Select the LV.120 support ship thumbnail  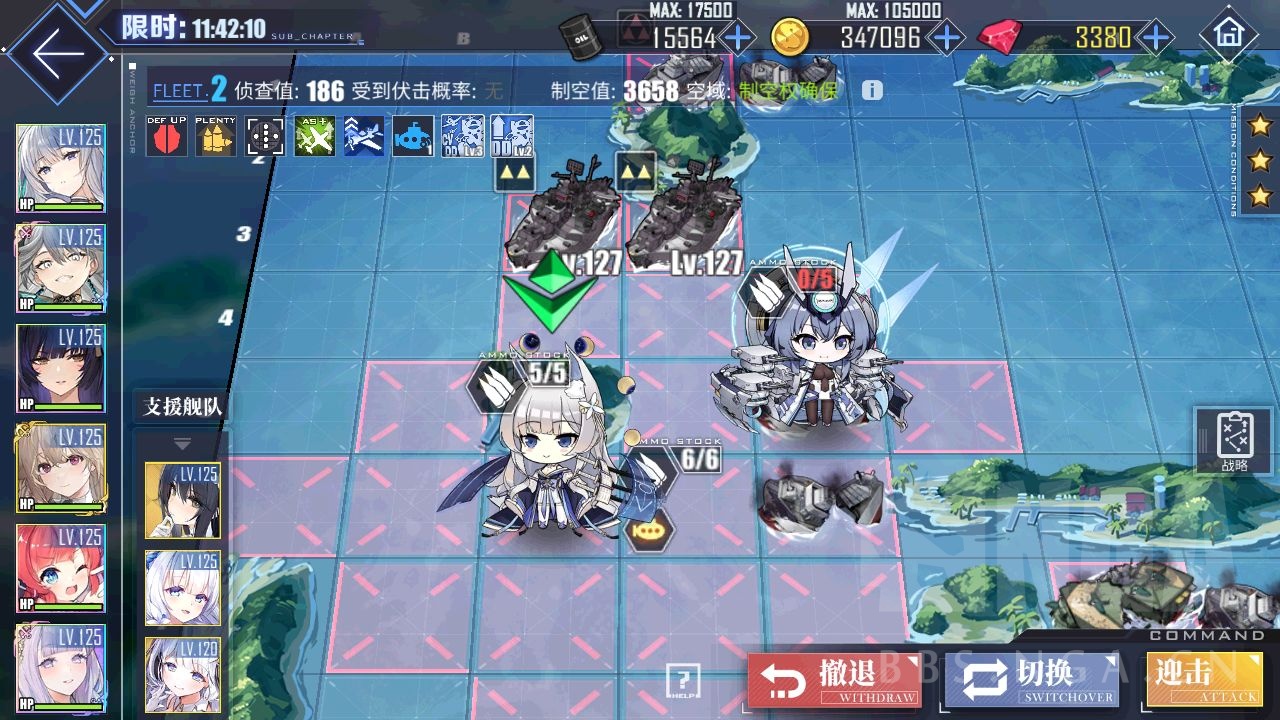tap(183, 676)
